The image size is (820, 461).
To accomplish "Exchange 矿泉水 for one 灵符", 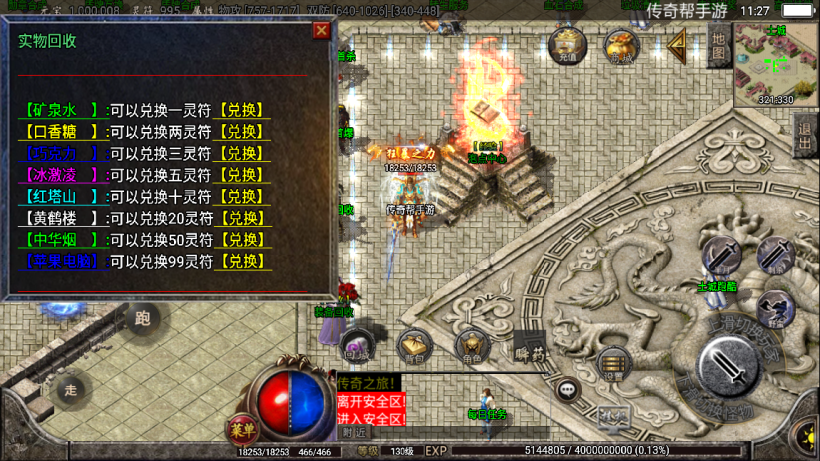I will tap(241, 110).
